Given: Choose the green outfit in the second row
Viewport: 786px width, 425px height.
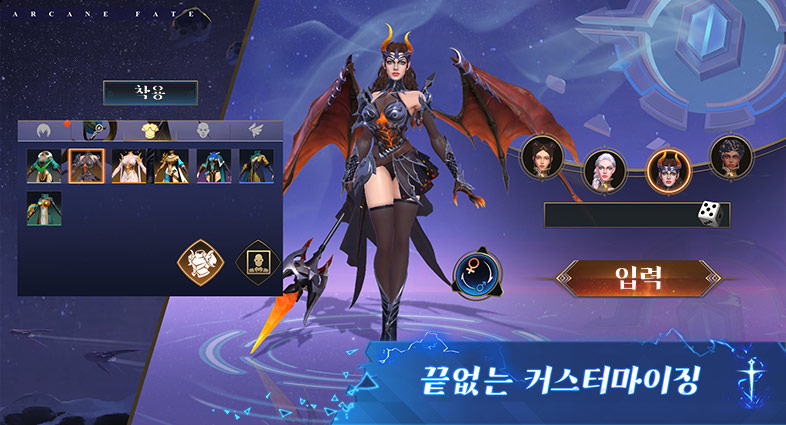Looking at the screenshot, I should tap(44, 210).
